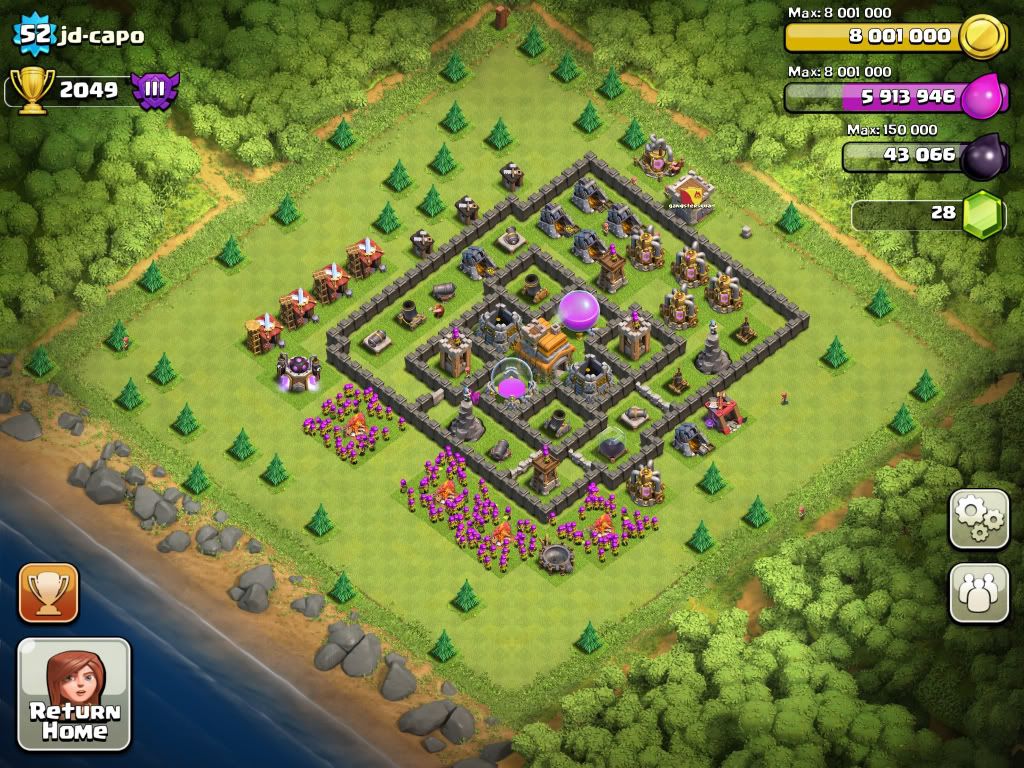Open the orange trophy leaderboard button

[48, 593]
